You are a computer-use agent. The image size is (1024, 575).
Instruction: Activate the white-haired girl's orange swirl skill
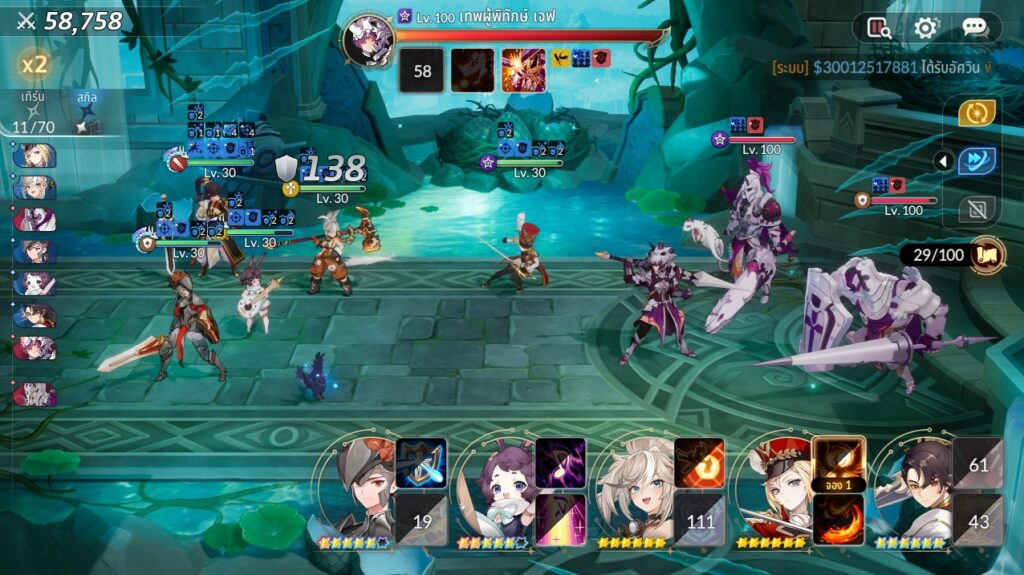point(699,463)
